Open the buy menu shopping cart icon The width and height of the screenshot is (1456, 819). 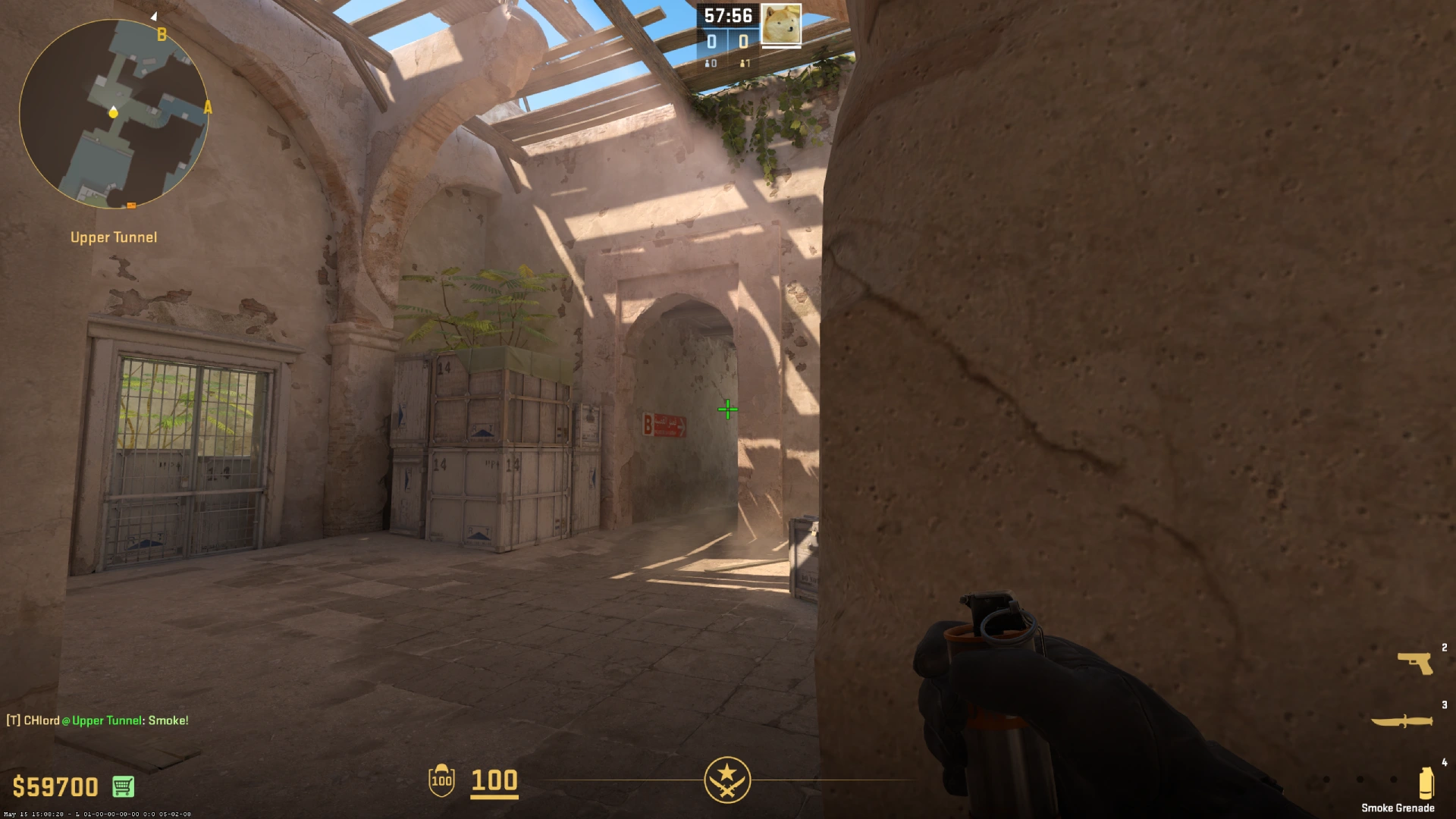[x=122, y=787]
